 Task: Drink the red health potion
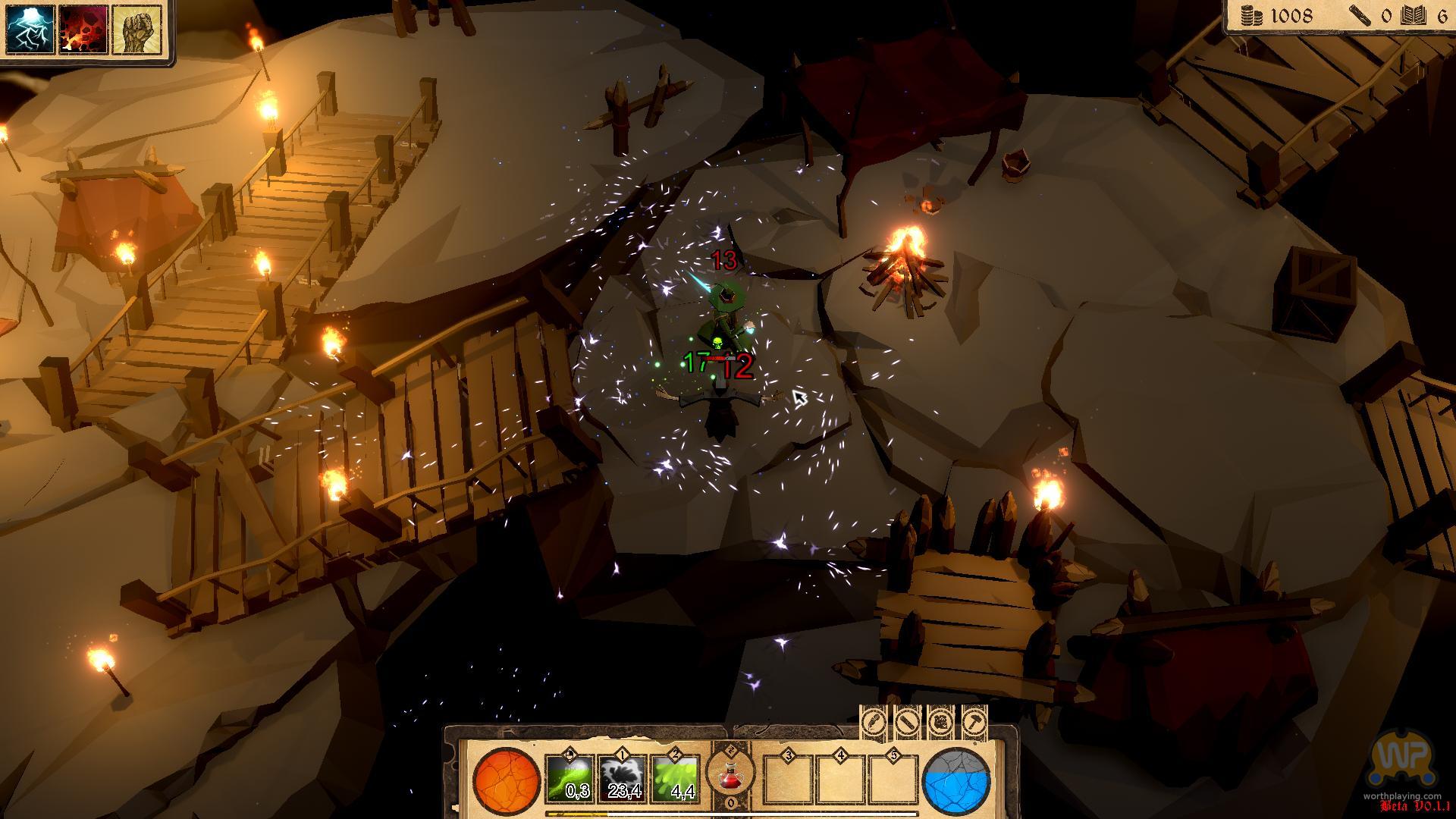(x=730, y=775)
